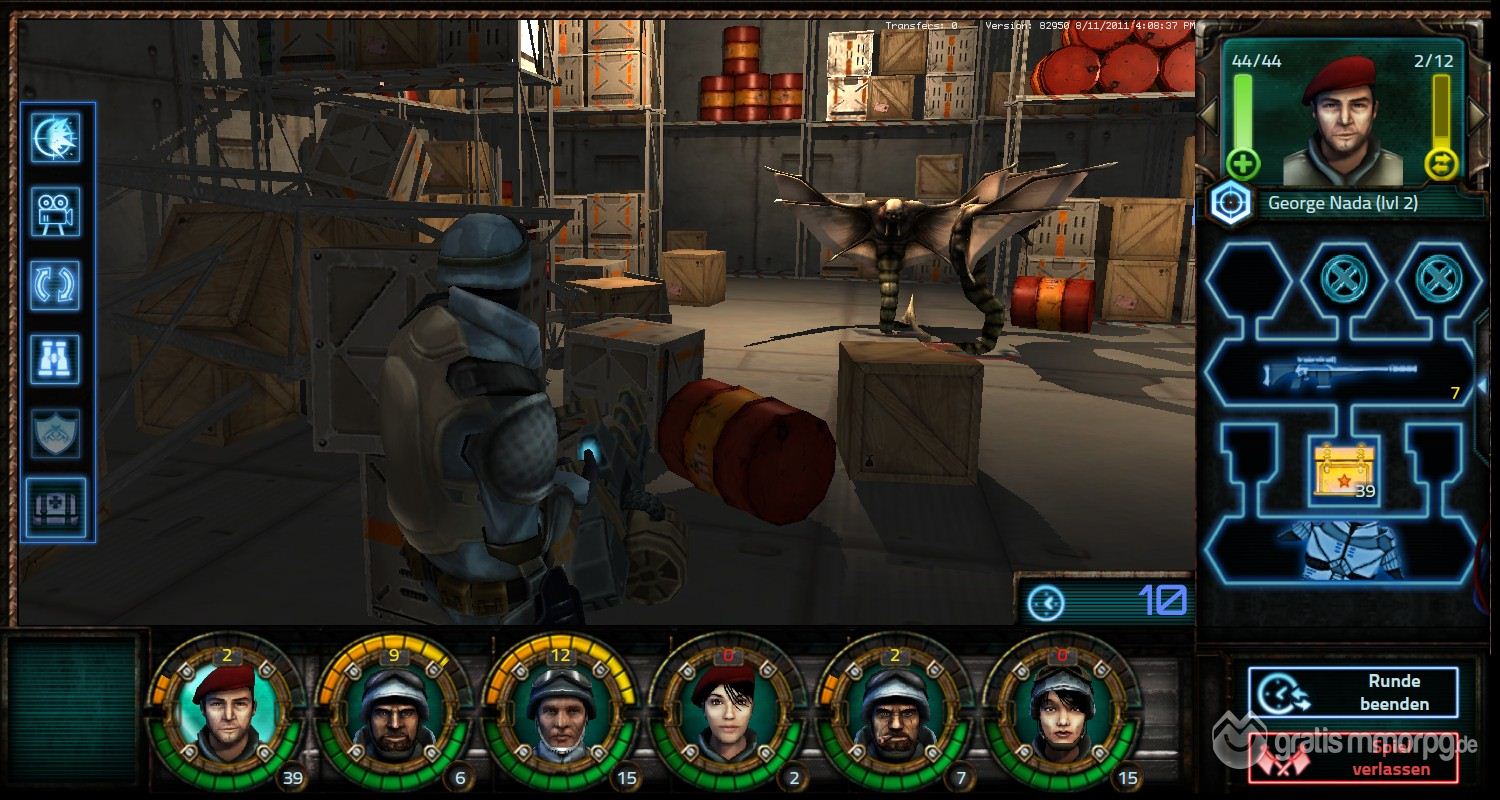This screenshot has width=1500, height=800.
Task: Use the binoculars scouting icon
Action: pos(56,358)
